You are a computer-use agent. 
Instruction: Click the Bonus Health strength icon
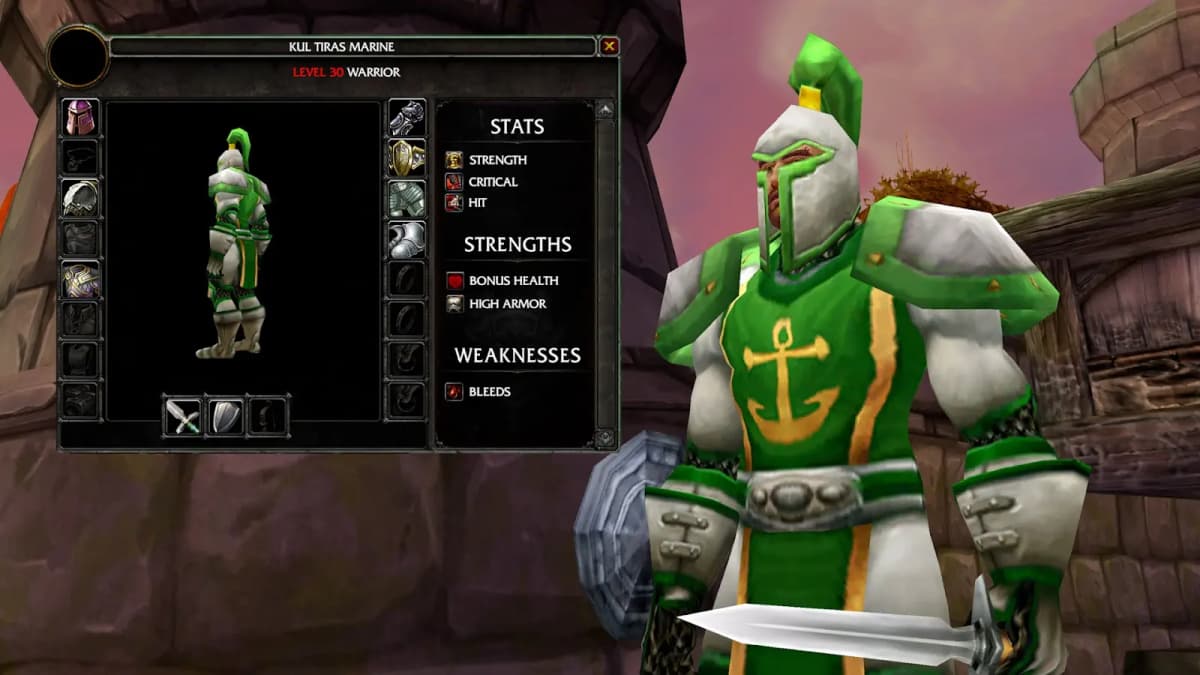coord(454,281)
